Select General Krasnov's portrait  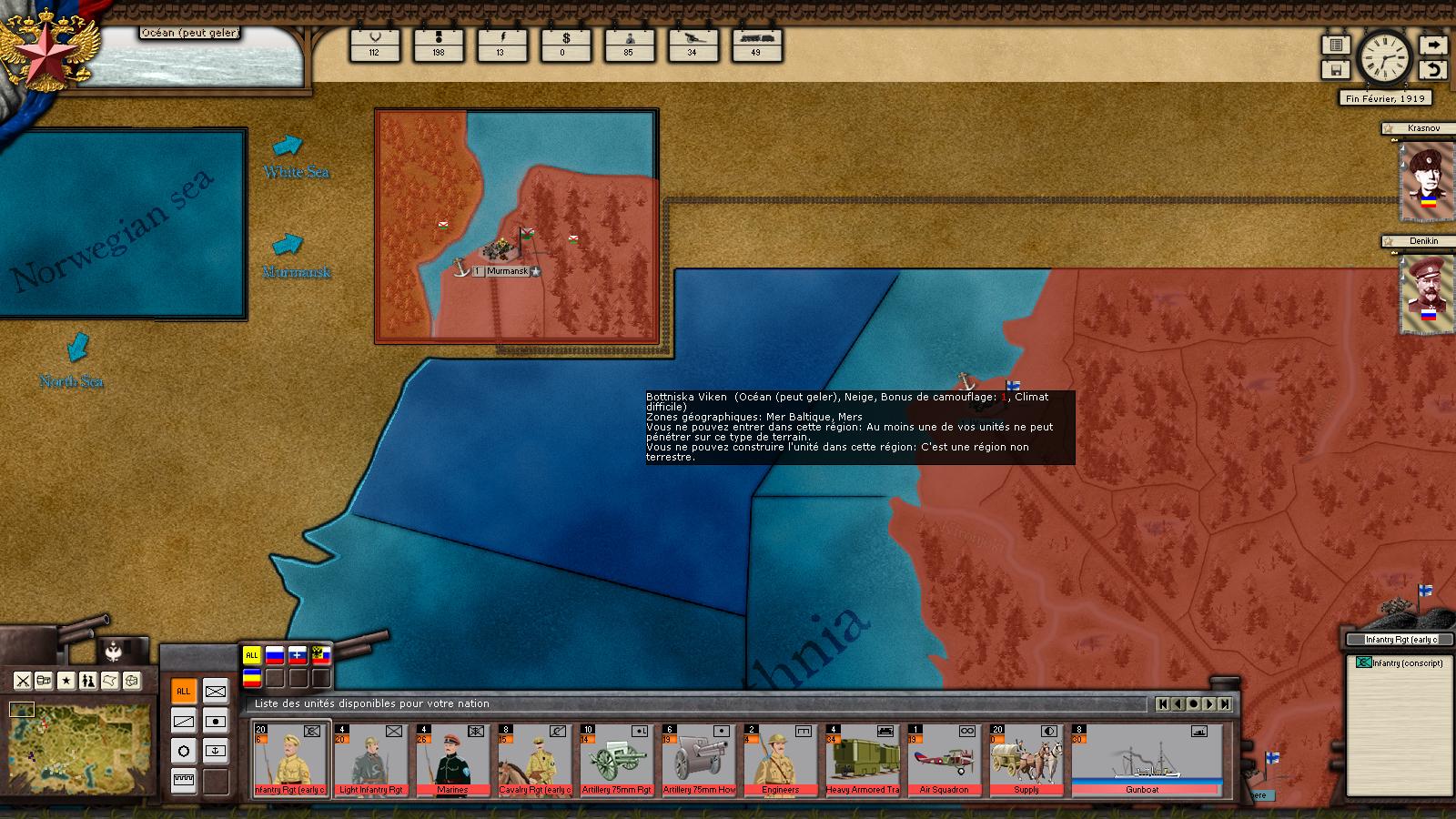click(1424, 180)
